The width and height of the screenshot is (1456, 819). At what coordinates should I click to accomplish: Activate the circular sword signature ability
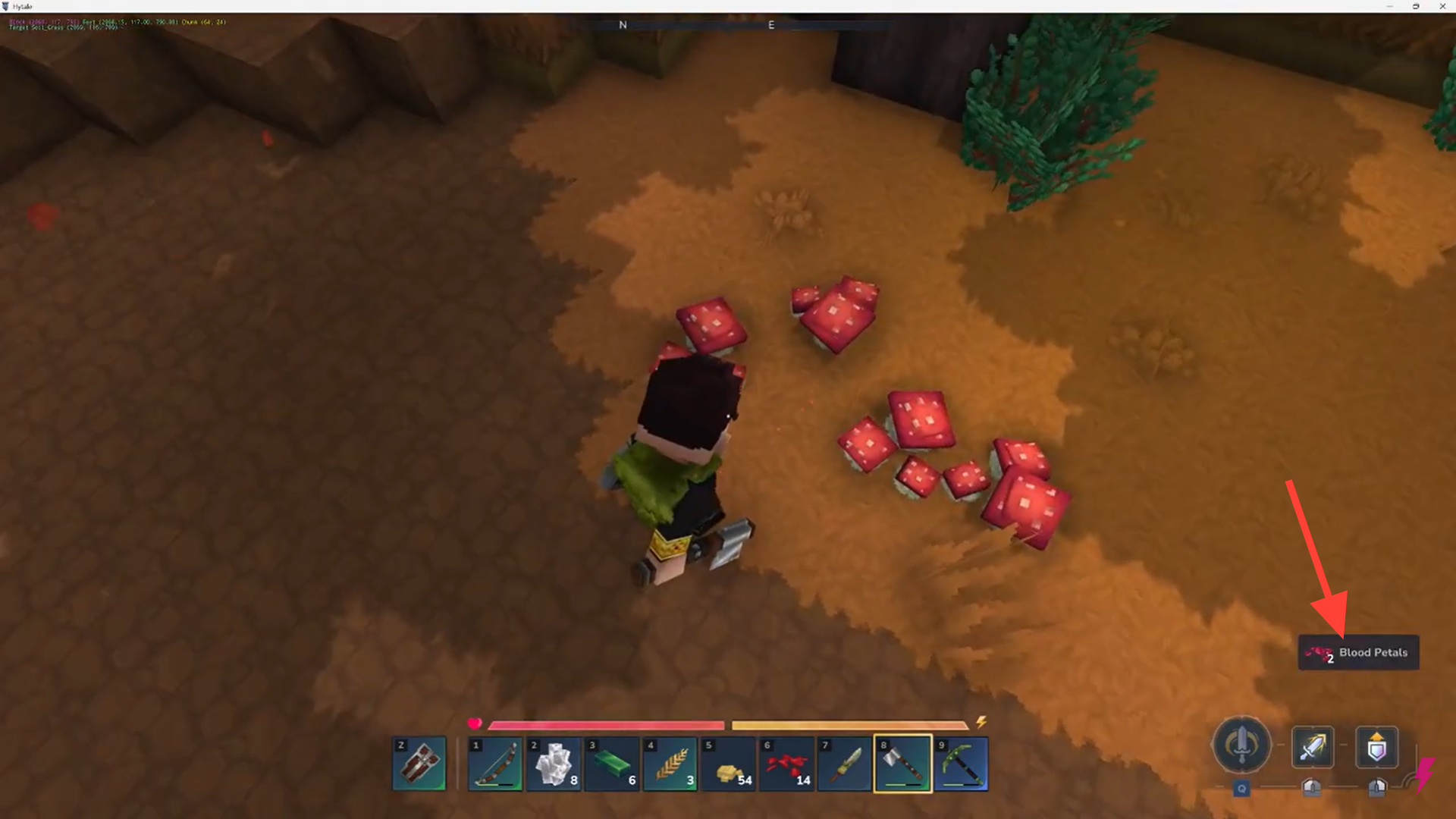pos(1241,745)
